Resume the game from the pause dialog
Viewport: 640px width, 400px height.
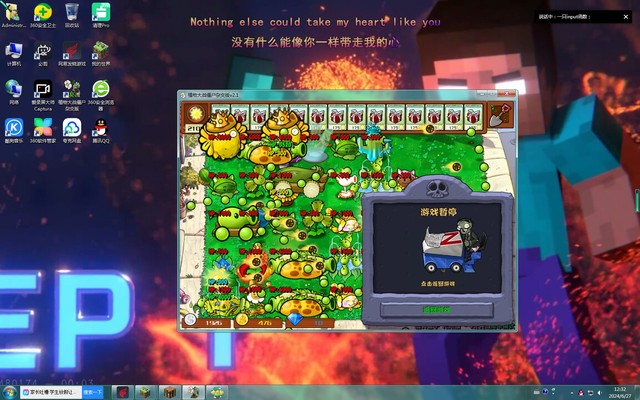point(437,309)
